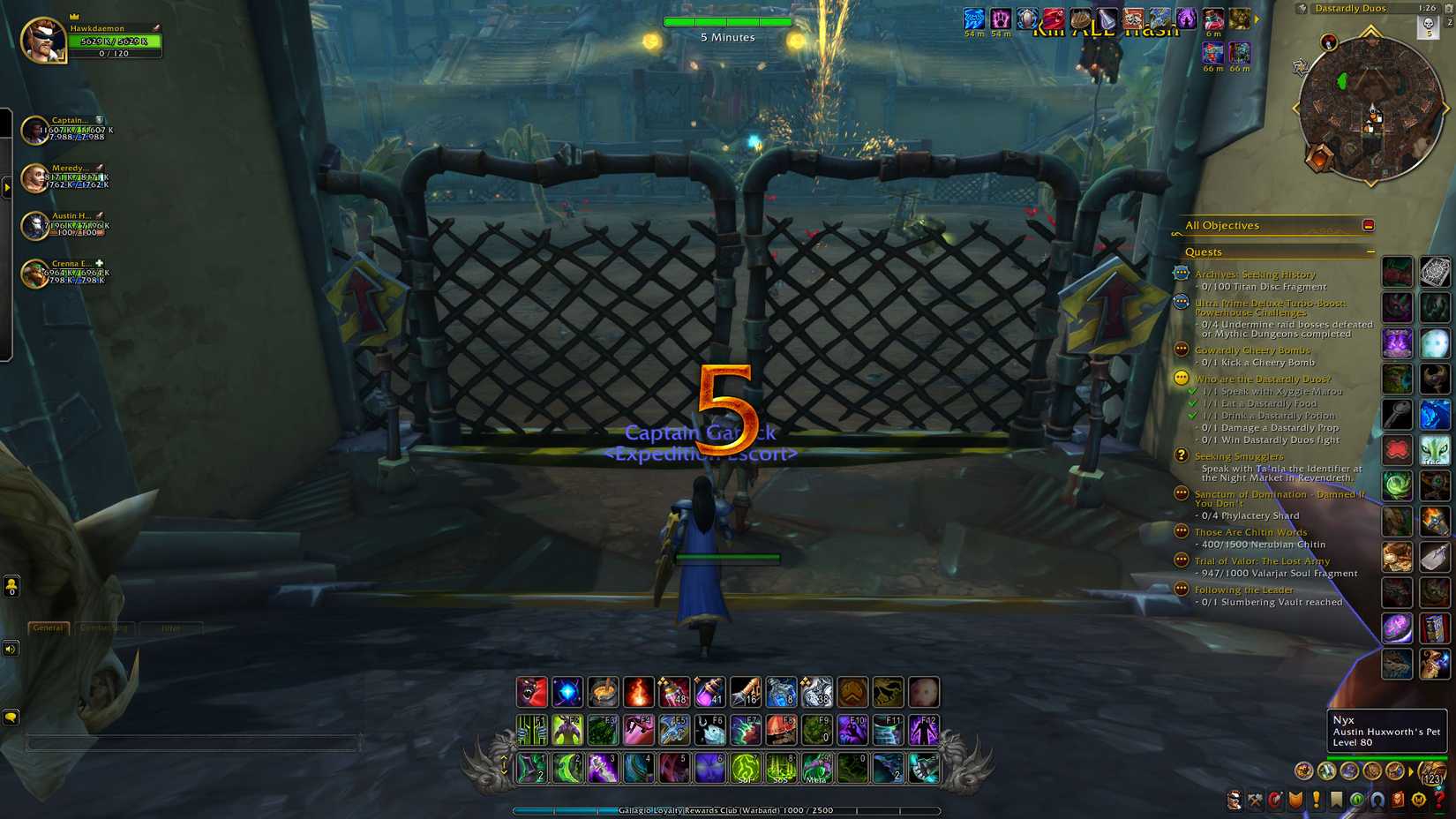Image resolution: width=1456 pixels, height=819 pixels.
Task: Open the Character Info micro menu
Action: tap(1235, 800)
